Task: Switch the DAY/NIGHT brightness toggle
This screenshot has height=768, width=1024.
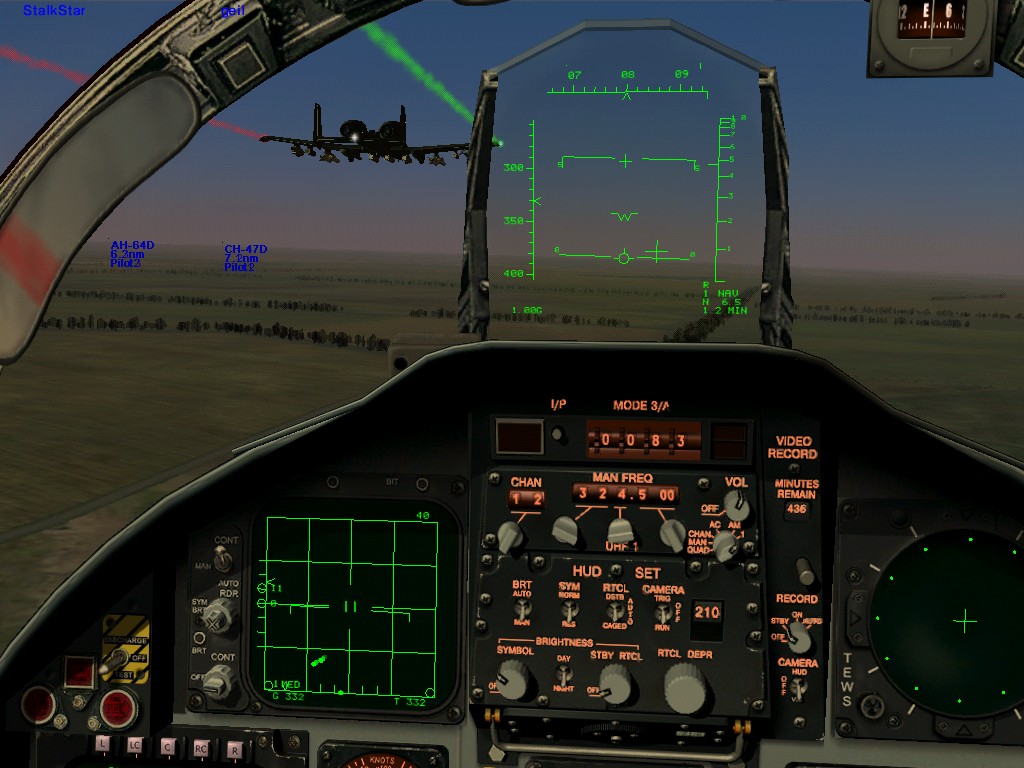Action: (x=565, y=673)
